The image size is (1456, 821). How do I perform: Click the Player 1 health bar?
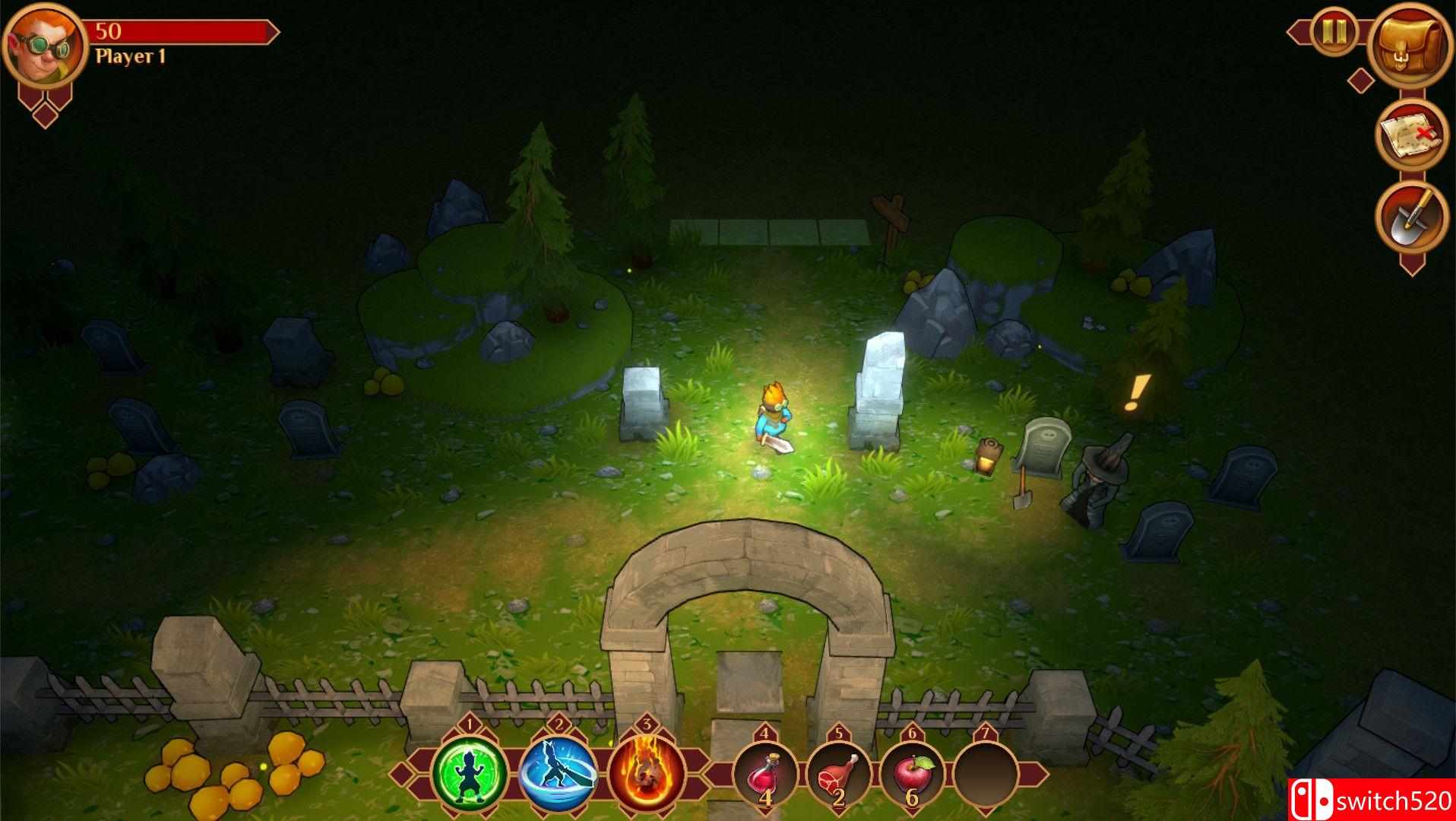tap(182, 32)
